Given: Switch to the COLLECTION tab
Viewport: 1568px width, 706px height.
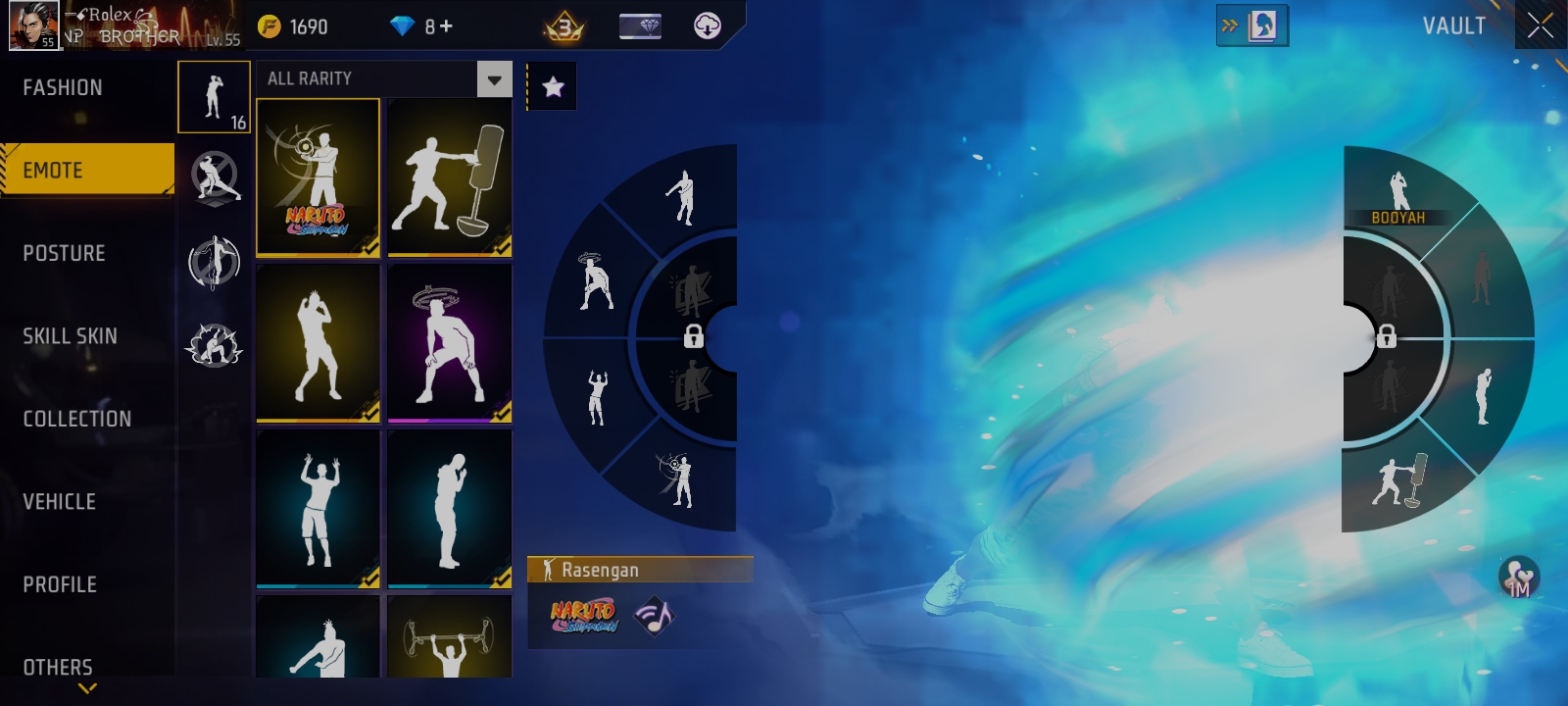Looking at the screenshot, I should click(76, 419).
